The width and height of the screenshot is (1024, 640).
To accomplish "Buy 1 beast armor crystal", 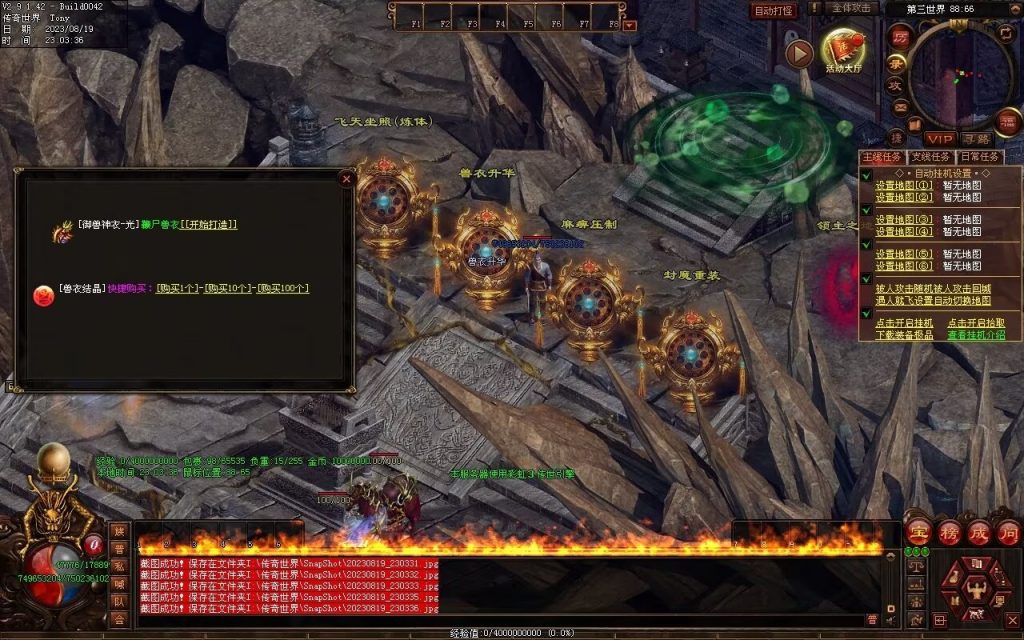I will click(177, 289).
